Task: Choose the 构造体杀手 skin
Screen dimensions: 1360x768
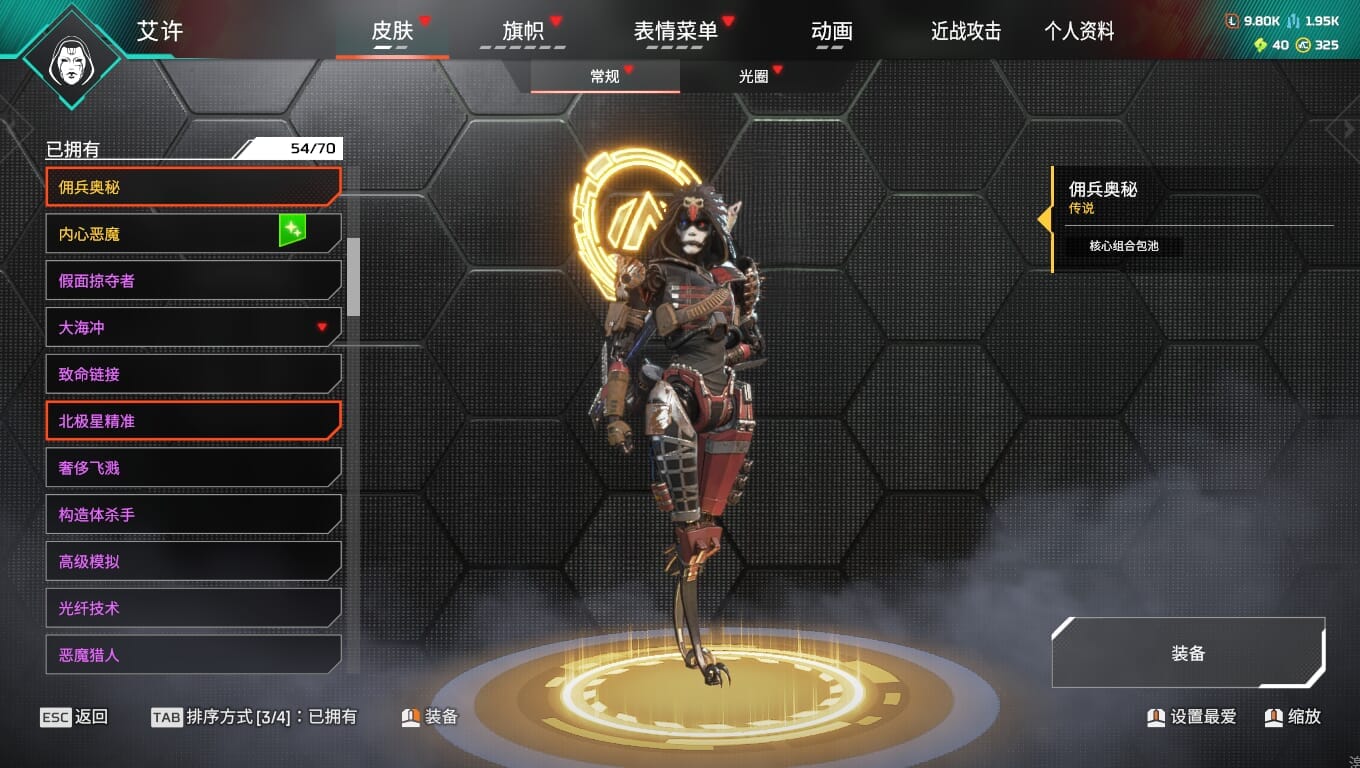Action: (x=193, y=515)
